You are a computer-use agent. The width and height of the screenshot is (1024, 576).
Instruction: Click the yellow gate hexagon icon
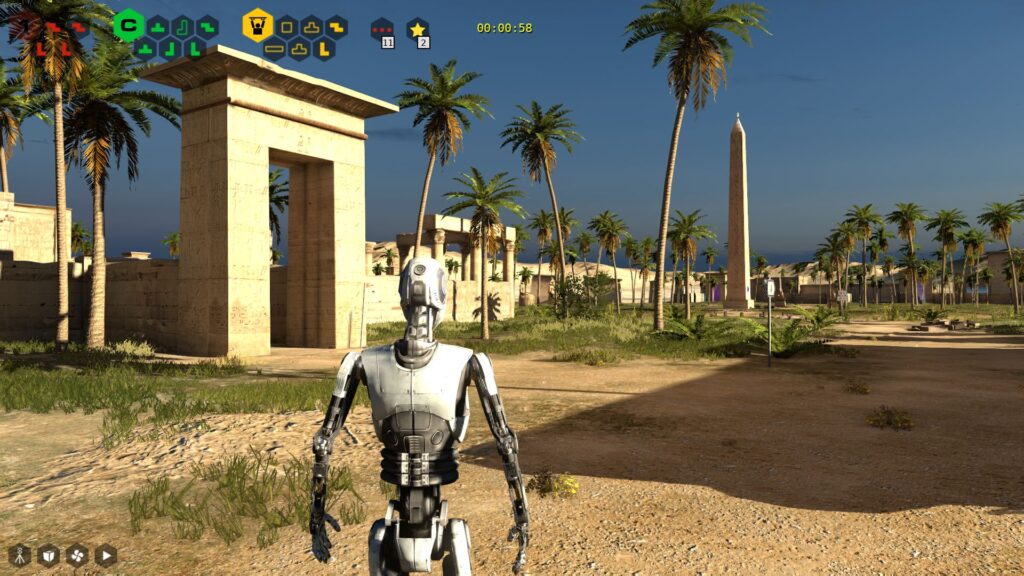pos(257,25)
